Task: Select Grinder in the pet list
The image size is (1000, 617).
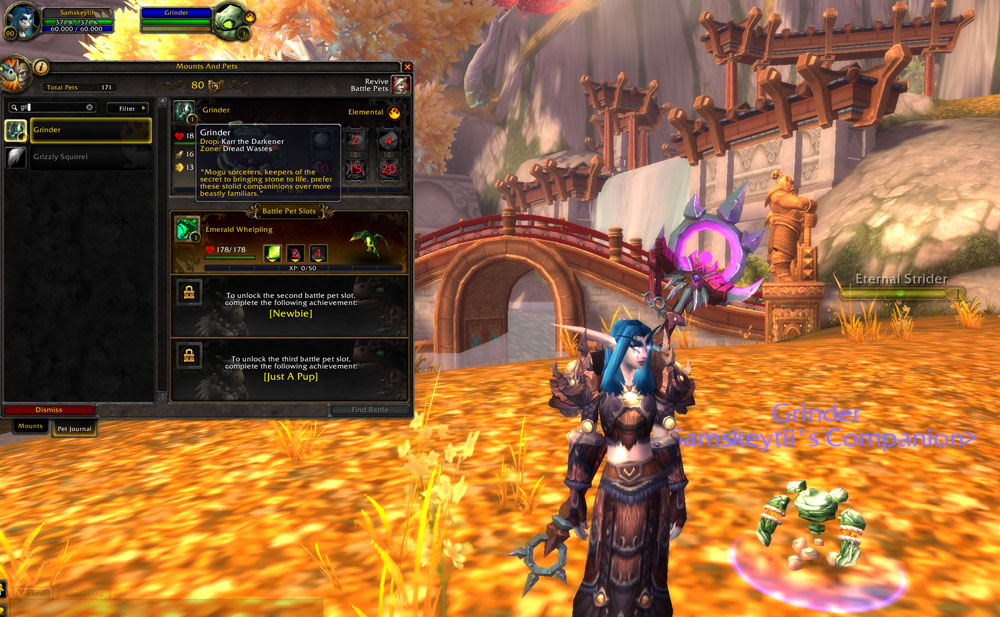Action: pos(91,130)
